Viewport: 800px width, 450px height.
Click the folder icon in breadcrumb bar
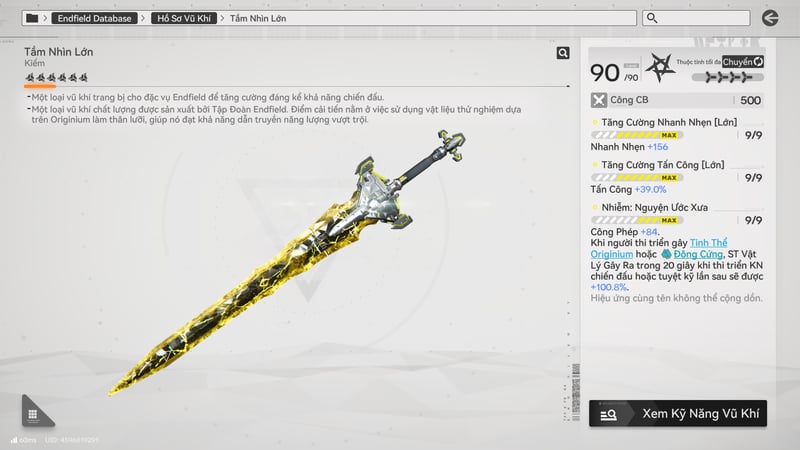click(32, 18)
